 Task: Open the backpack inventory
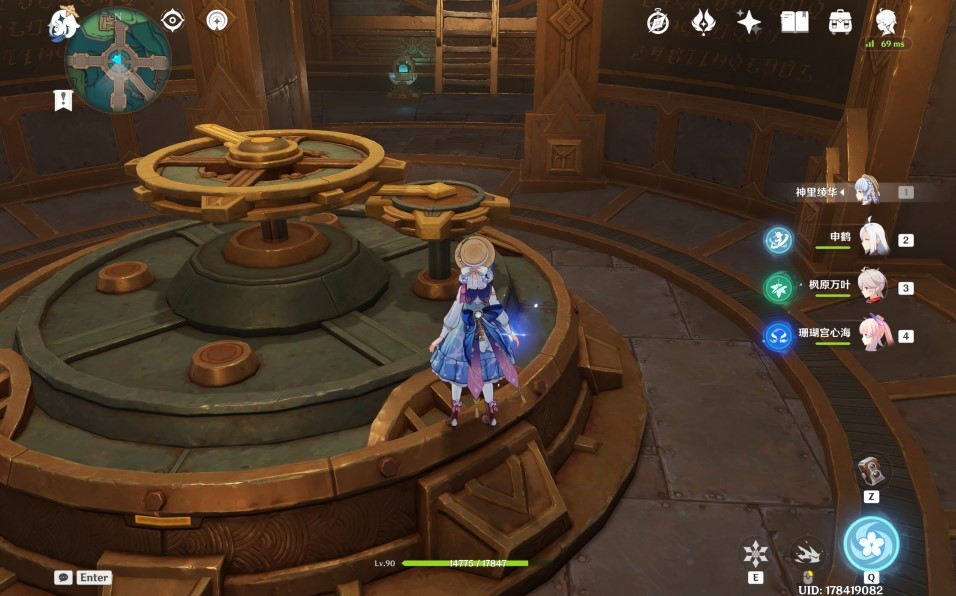(841, 22)
